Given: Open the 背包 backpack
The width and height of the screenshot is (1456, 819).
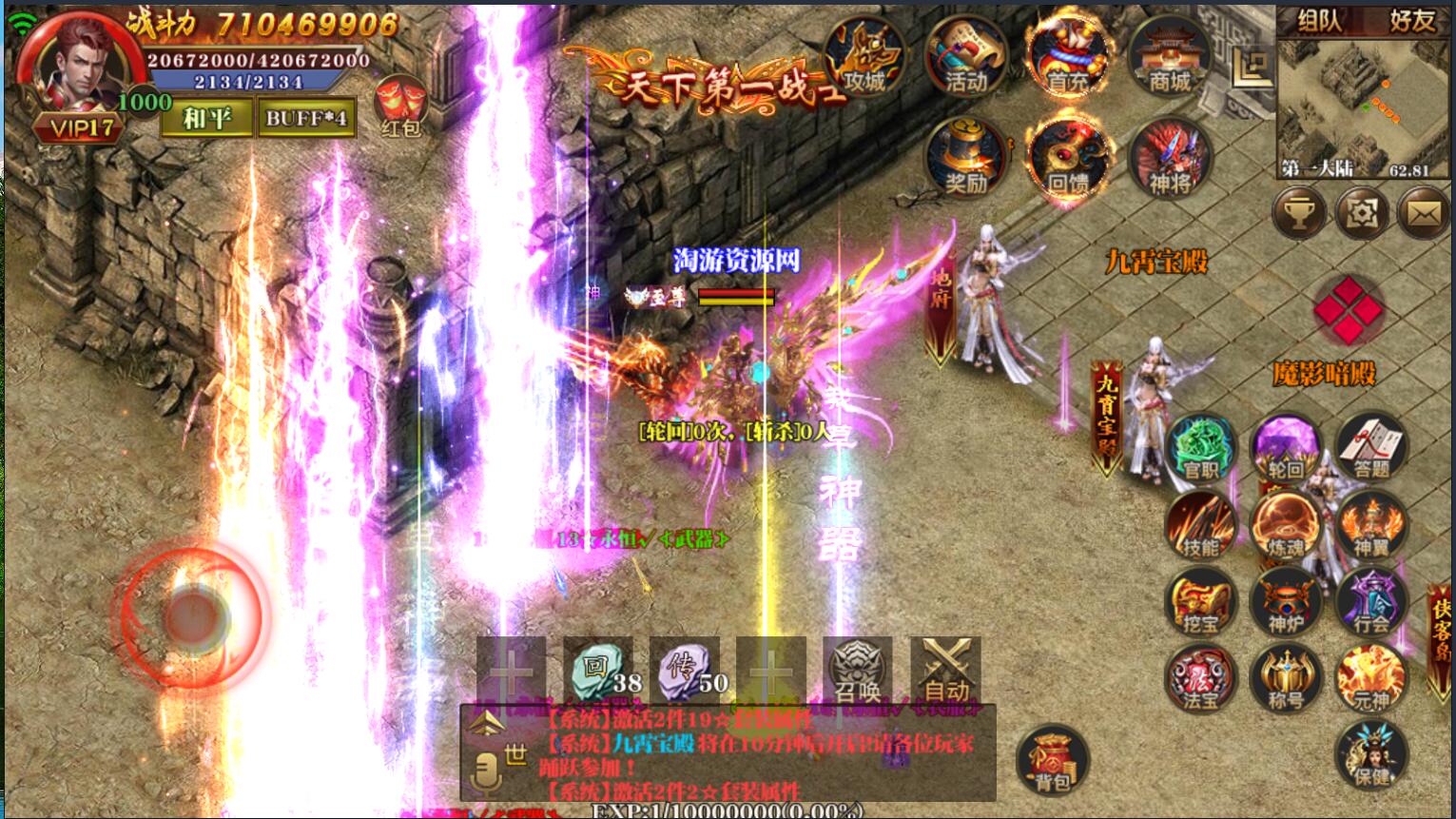Looking at the screenshot, I should point(1052,761).
